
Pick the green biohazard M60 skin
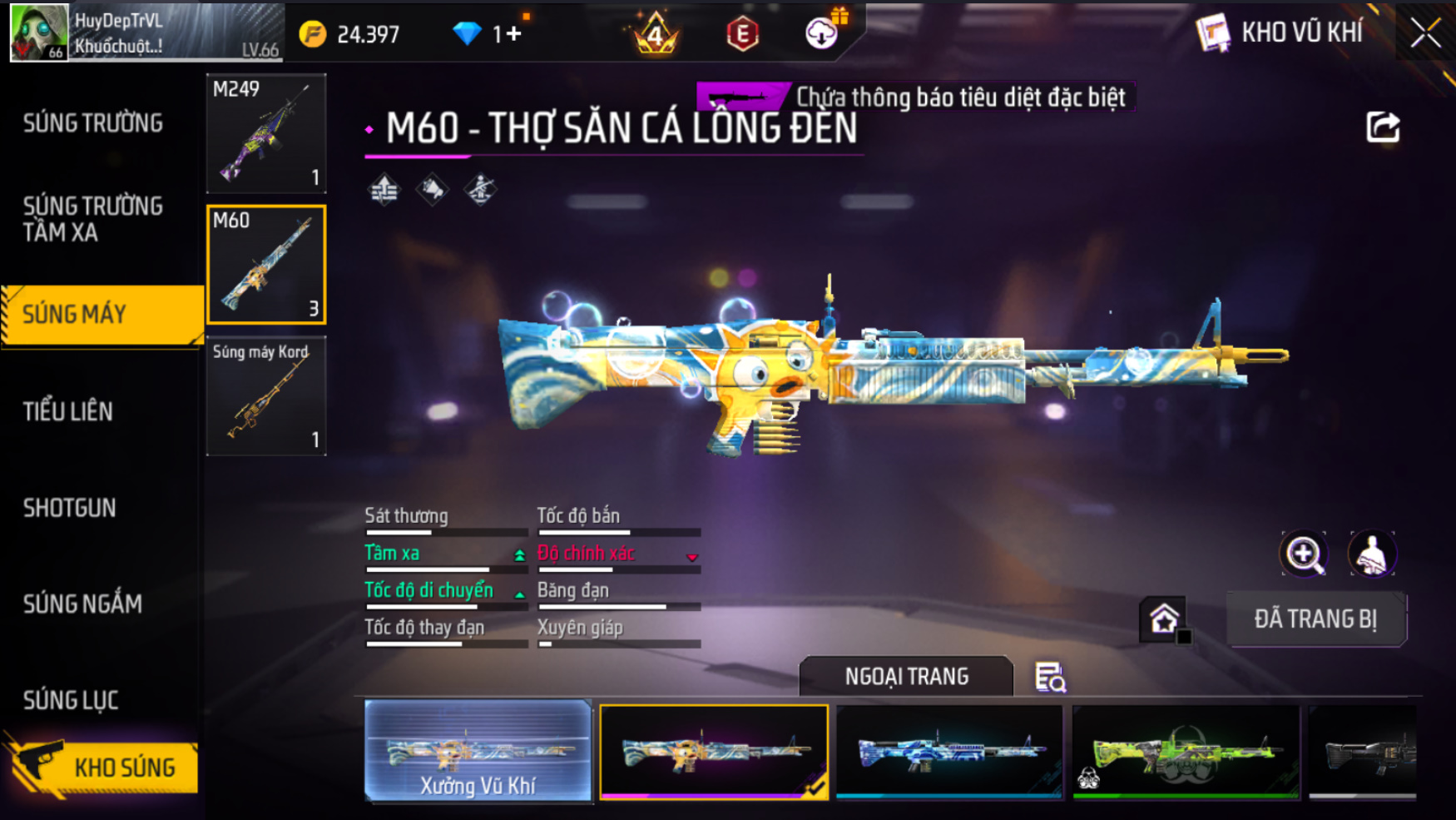click(1186, 751)
